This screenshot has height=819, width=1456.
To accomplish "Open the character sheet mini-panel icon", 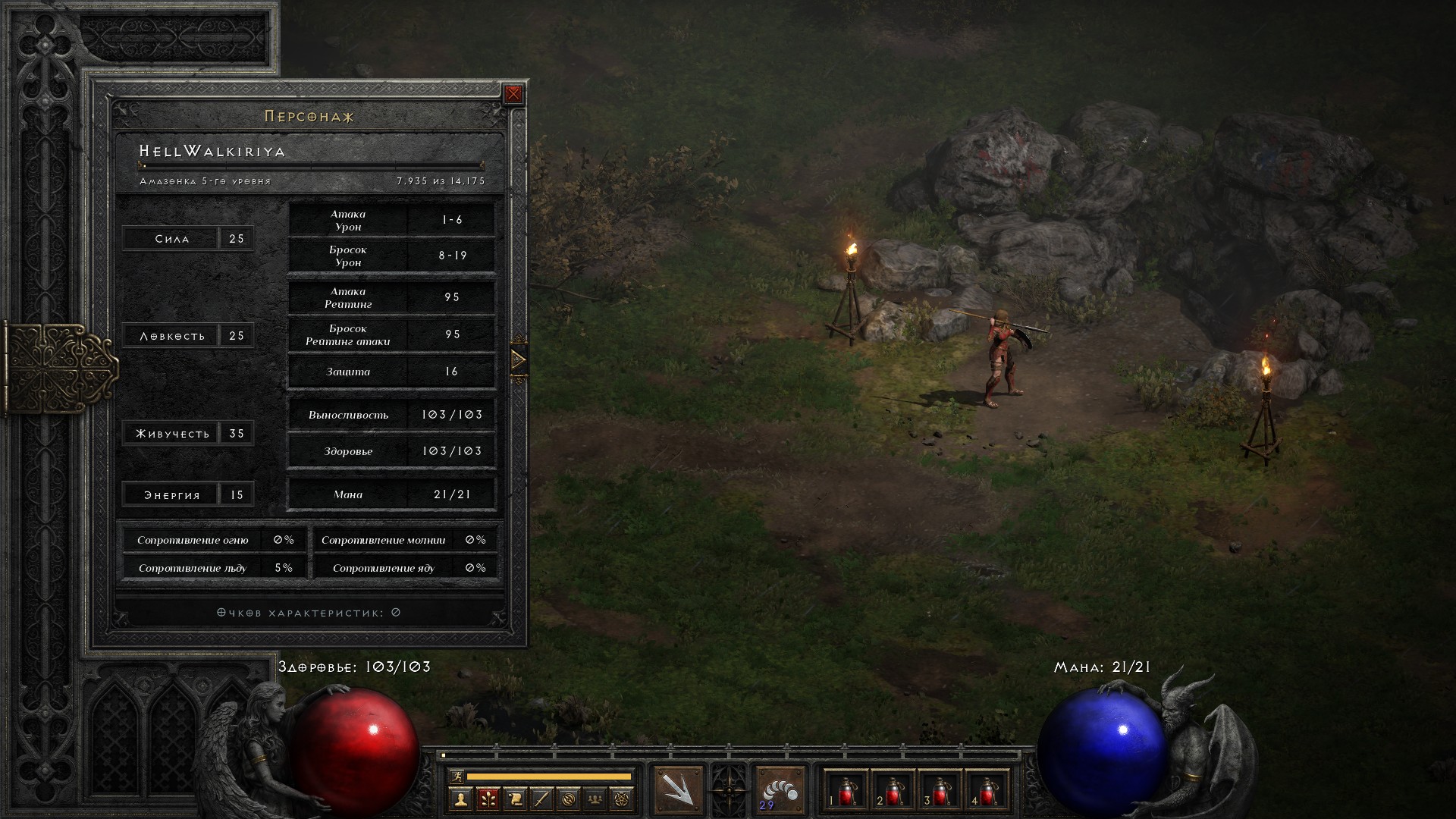I will point(460,799).
